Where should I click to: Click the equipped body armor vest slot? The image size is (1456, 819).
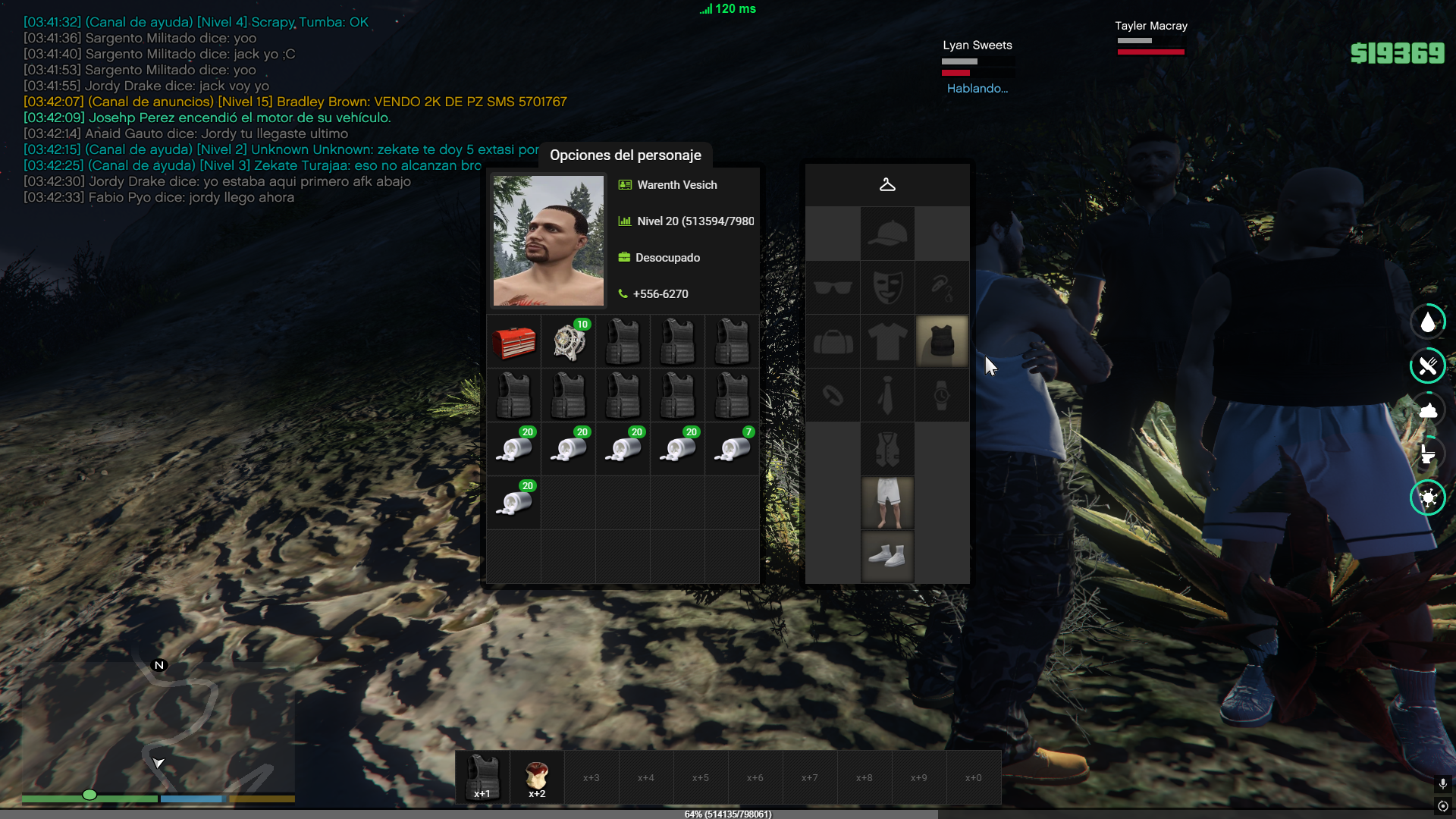[942, 342]
